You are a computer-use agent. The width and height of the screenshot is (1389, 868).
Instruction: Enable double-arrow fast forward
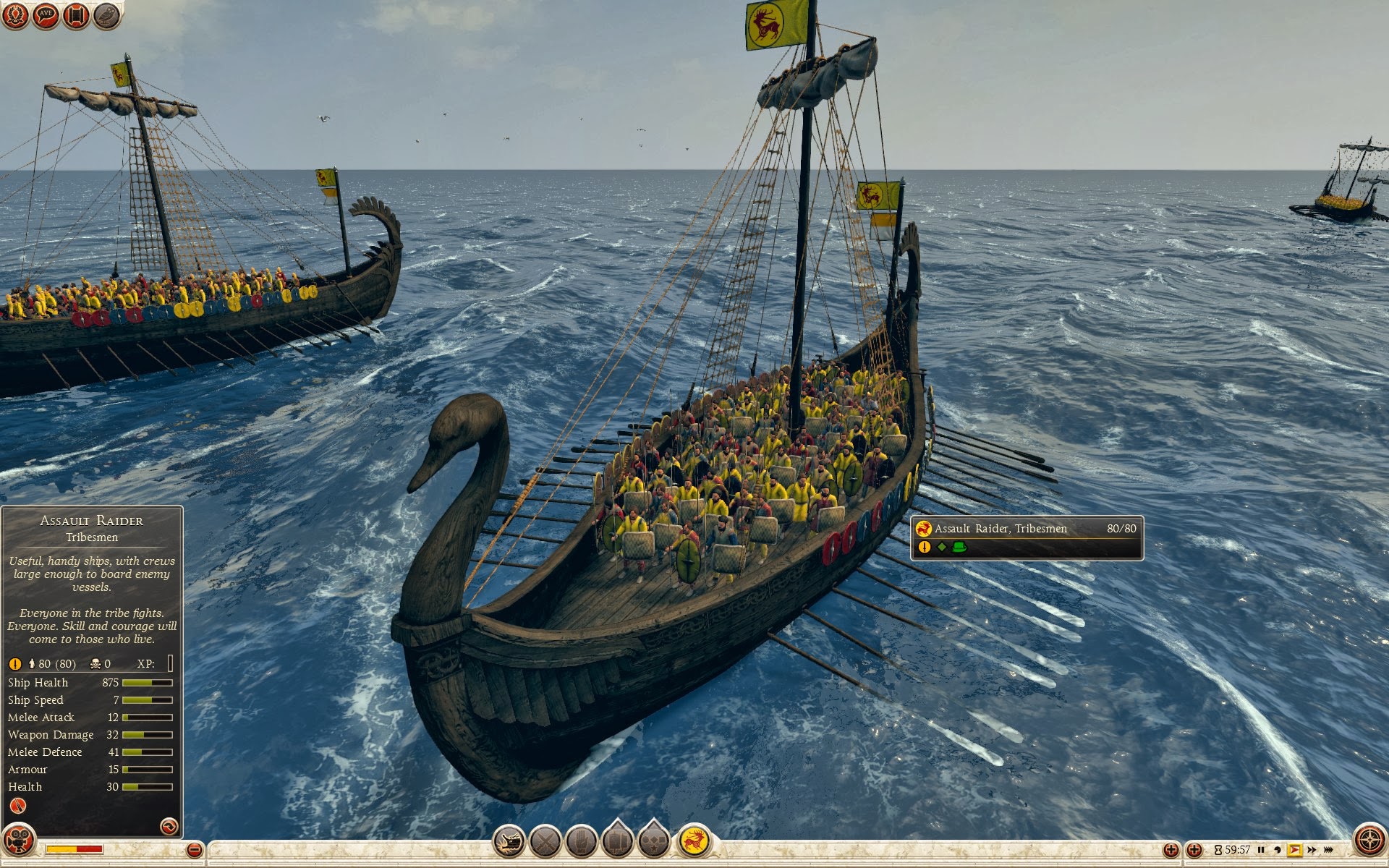coord(1312,850)
